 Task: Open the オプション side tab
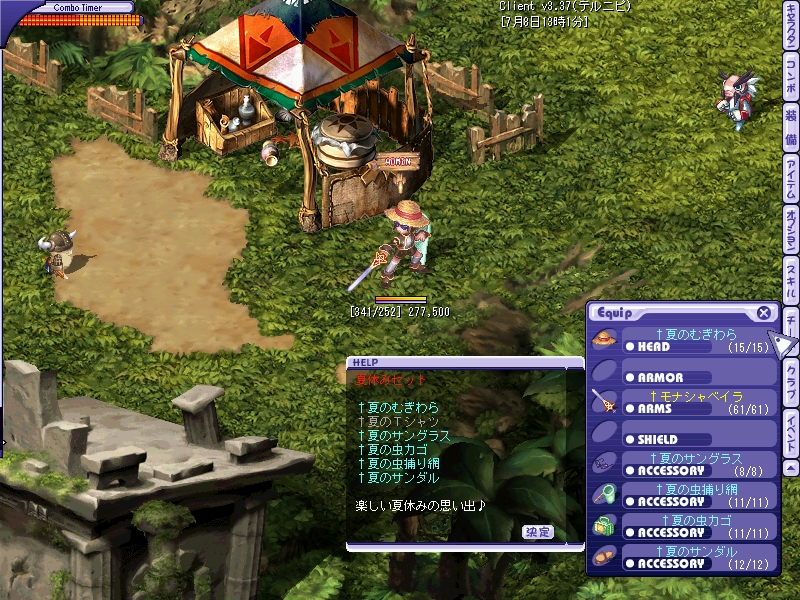[790, 231]
